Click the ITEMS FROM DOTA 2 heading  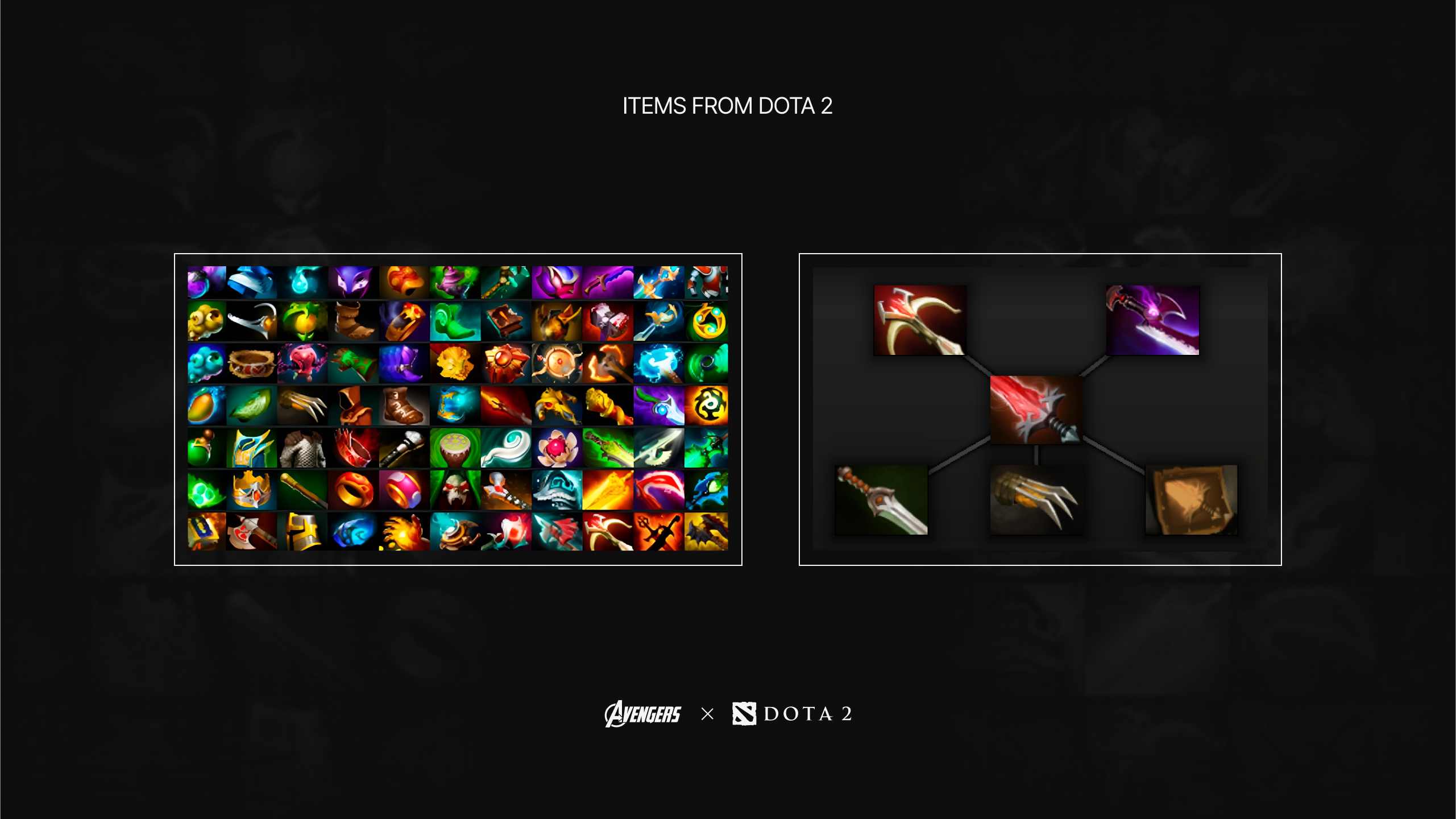pyautogui.click(x=728, y=105)
